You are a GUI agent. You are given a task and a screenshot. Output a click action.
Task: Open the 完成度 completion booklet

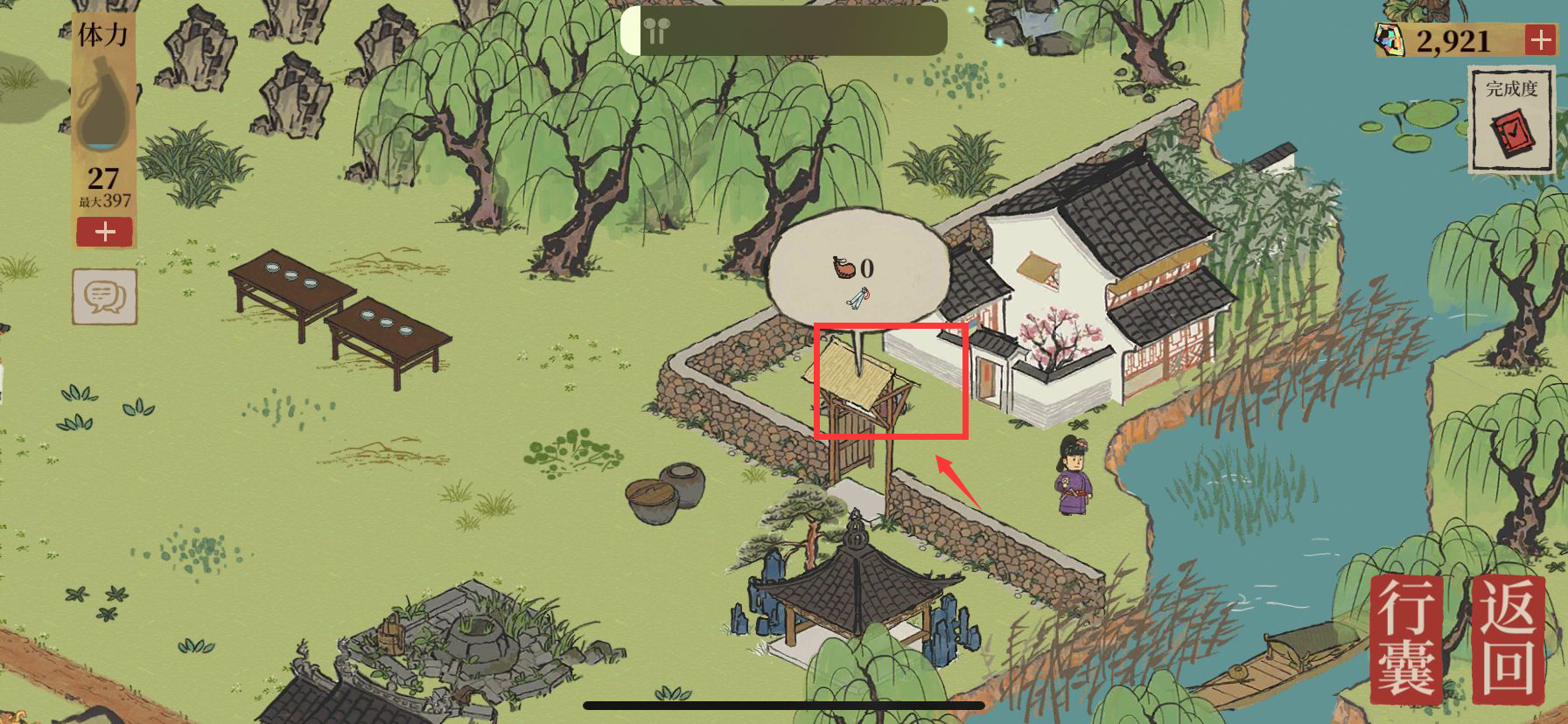1511,122
